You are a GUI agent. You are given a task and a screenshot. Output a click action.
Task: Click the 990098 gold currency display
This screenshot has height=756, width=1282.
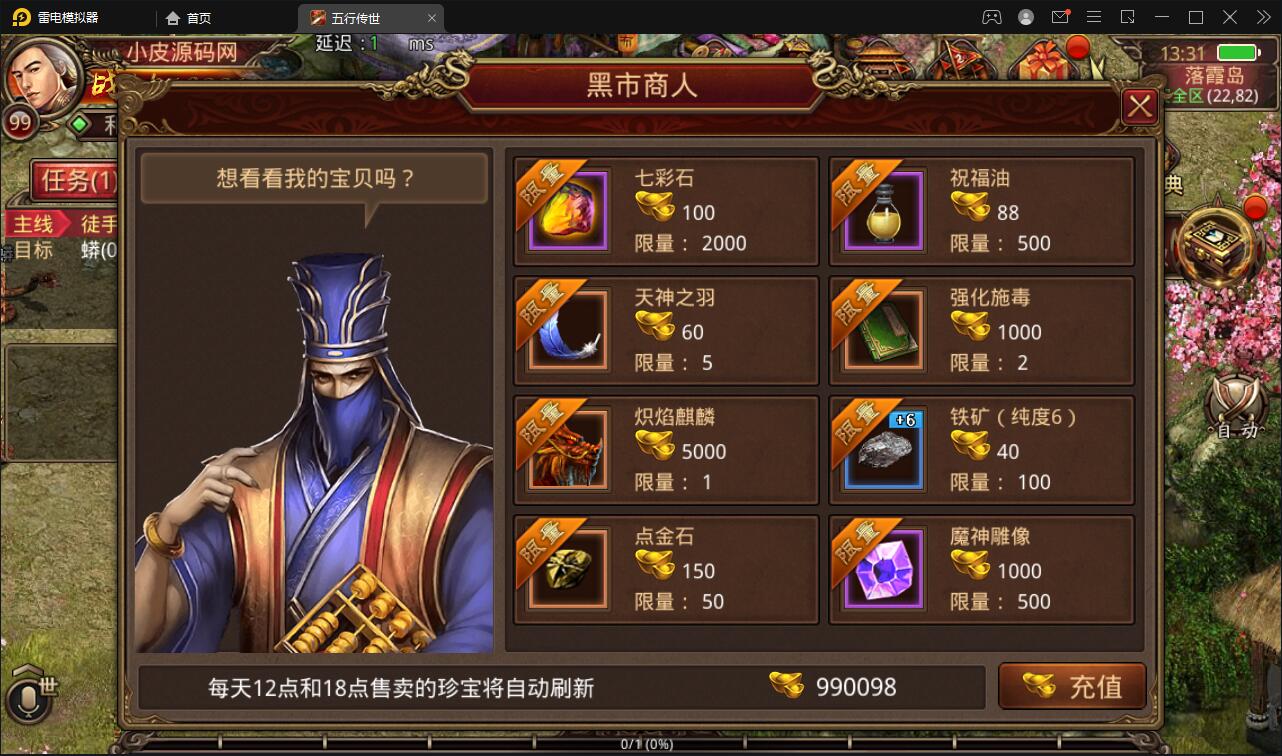[858, 686]
